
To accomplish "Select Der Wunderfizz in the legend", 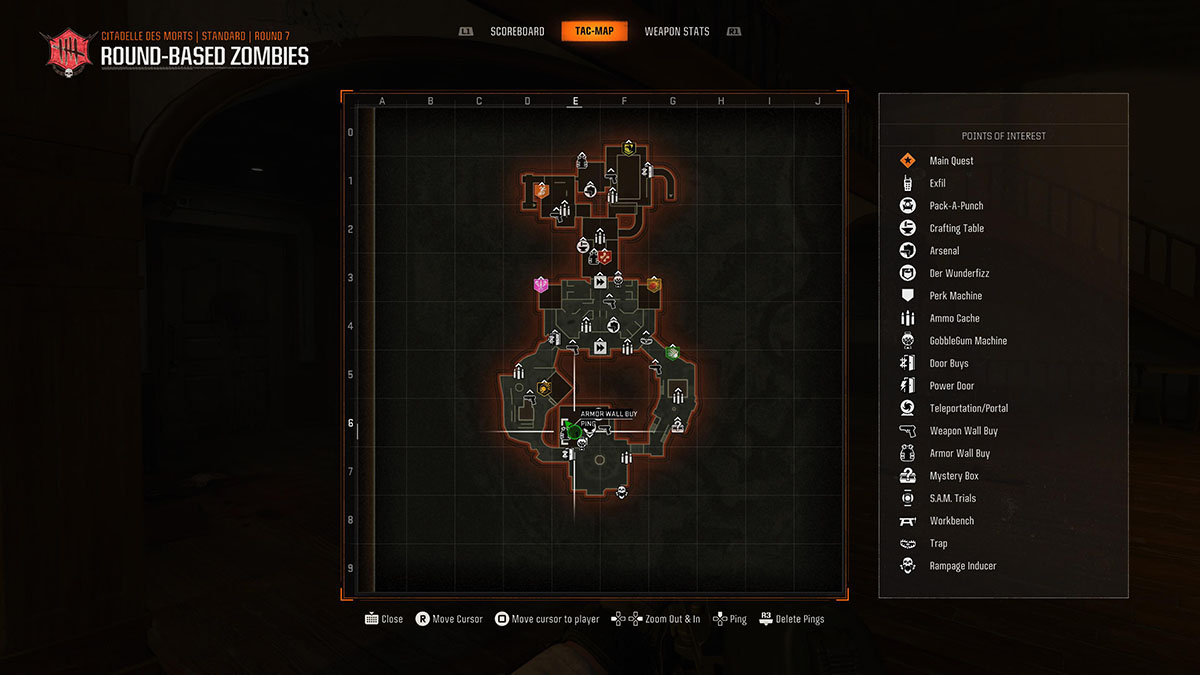I will [x=959, y=273].
